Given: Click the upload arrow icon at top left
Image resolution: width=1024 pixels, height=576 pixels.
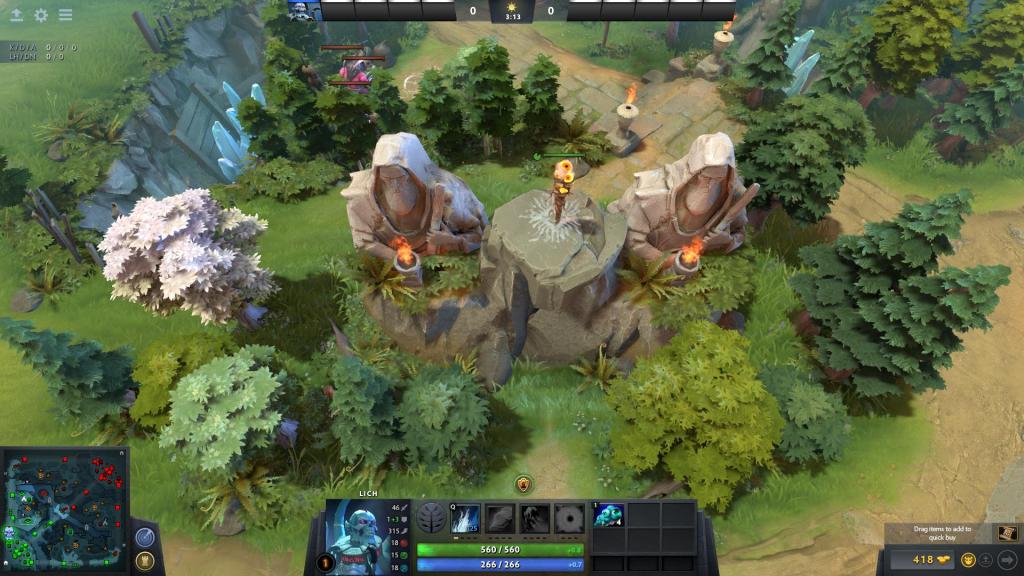Looking at the screenshot, I should coord(17,15).
